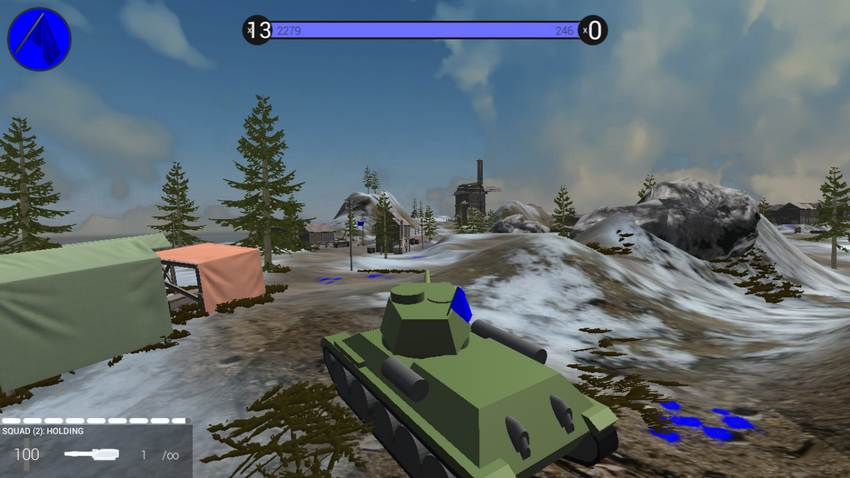Click the blue circular minimap

pyautogui.click(x=39, y=39)
